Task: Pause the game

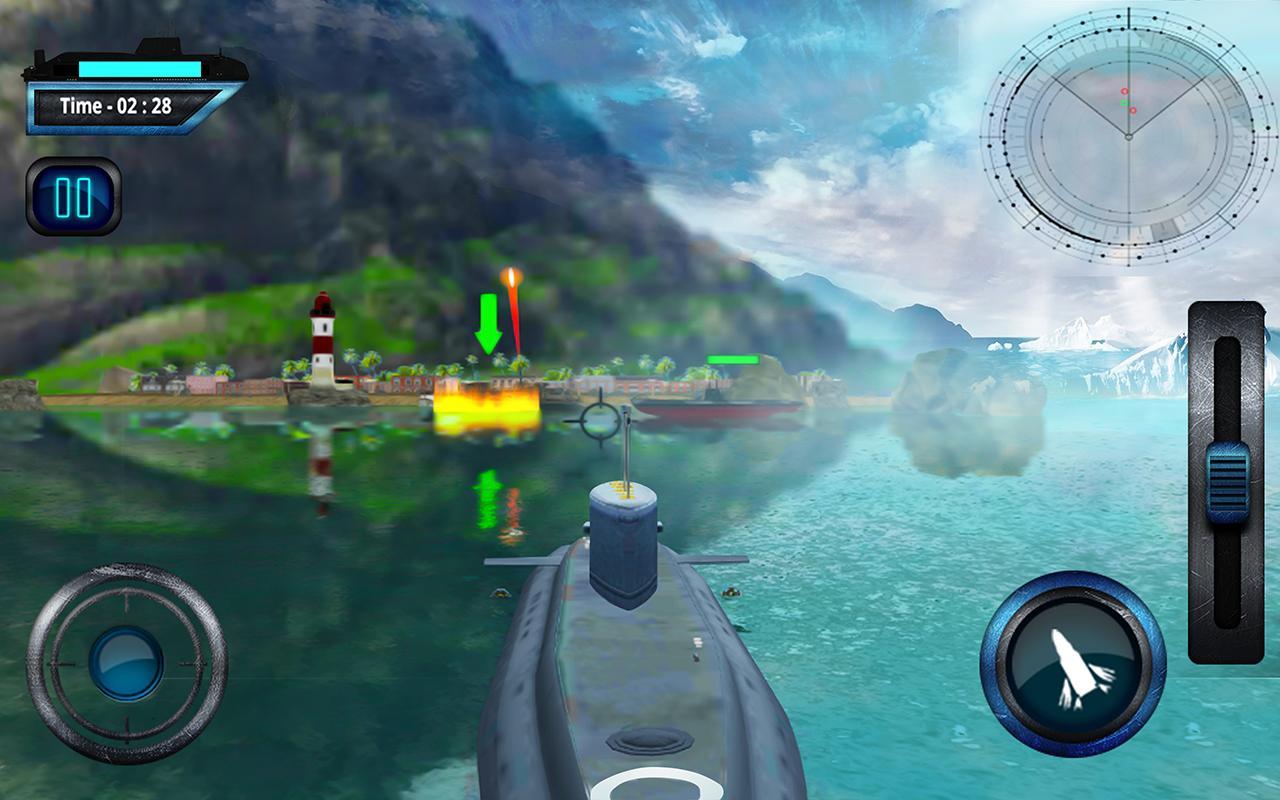Action: click(x=74, y=197)
